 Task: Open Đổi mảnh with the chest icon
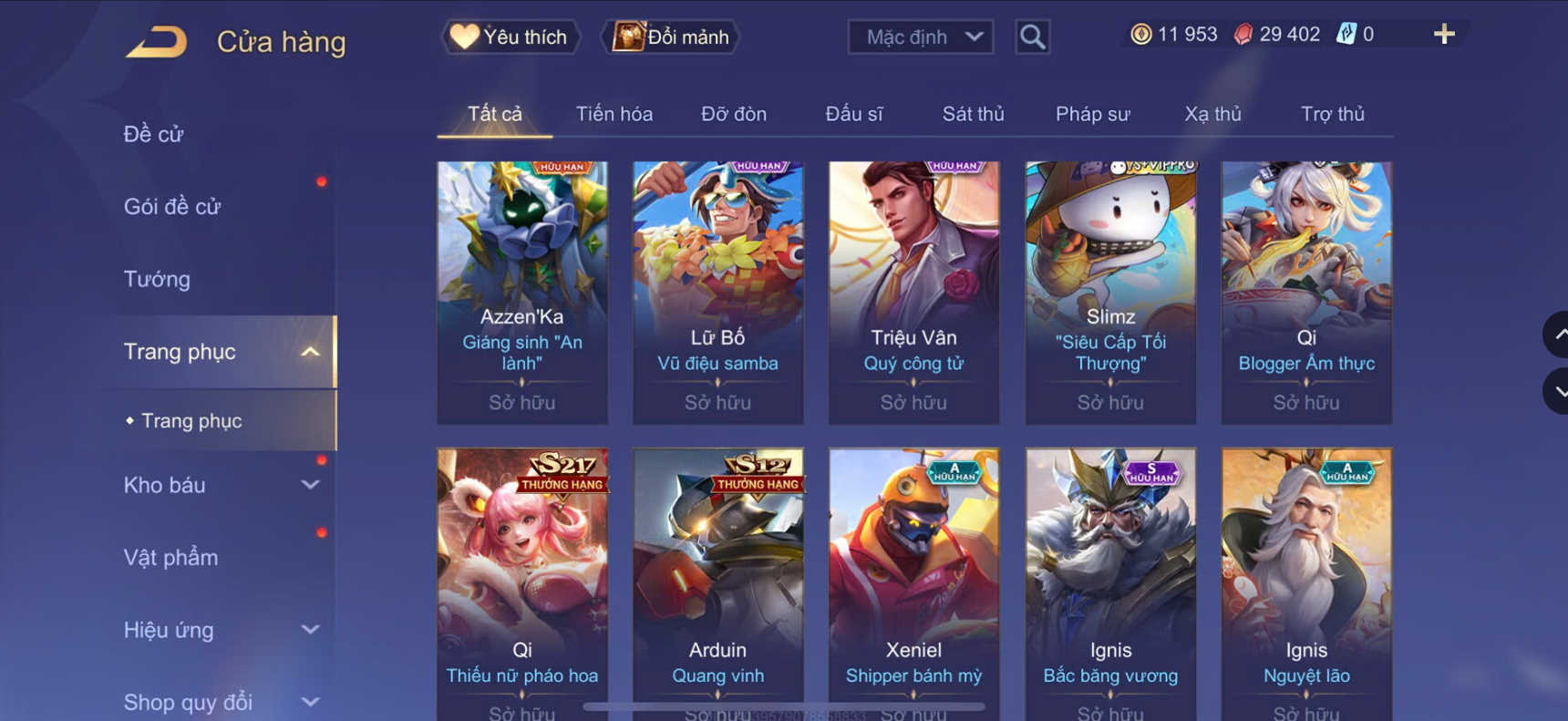pyautogui.click(x=670, y=36)
